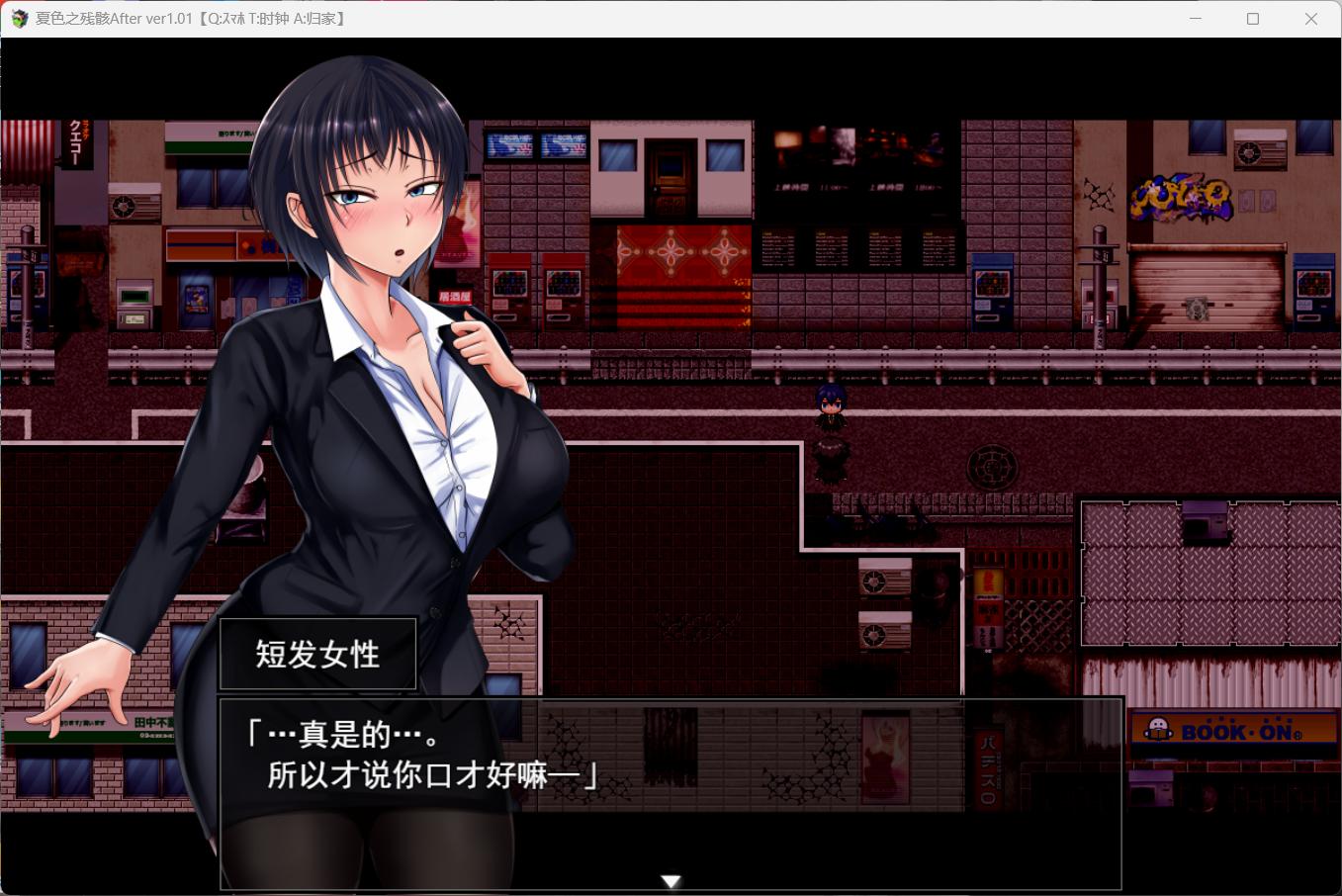Click the manhole cover on the street

[992, 466]
